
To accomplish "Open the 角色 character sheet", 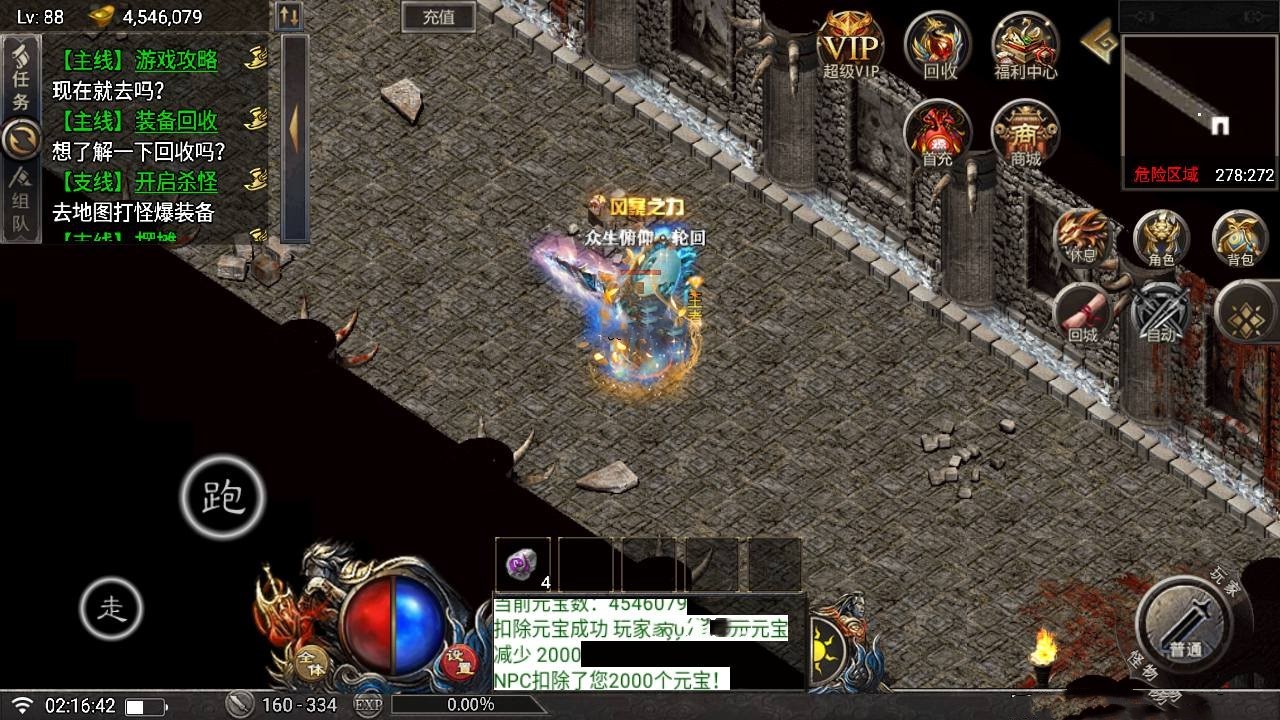I will pyautogui.click(x=1161, y=238).
